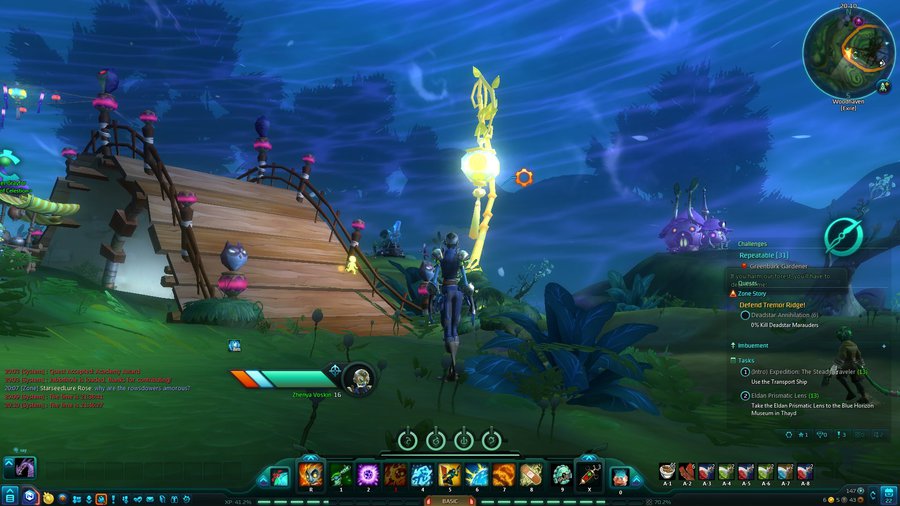Click the BASIC action set button
This screenshot has width=900, height=506.
449,499
